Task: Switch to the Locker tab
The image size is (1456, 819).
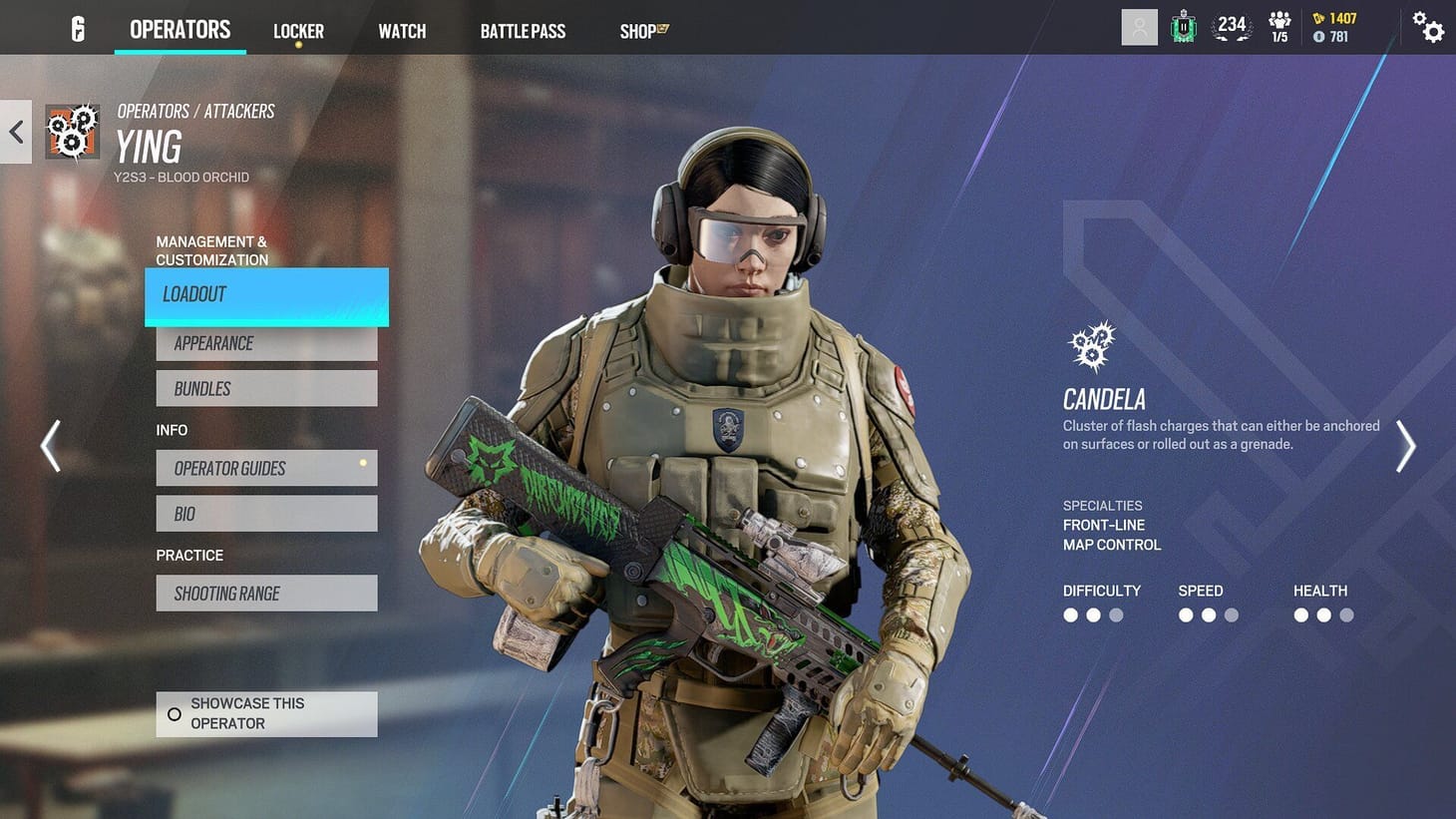Action: [298, 31]
